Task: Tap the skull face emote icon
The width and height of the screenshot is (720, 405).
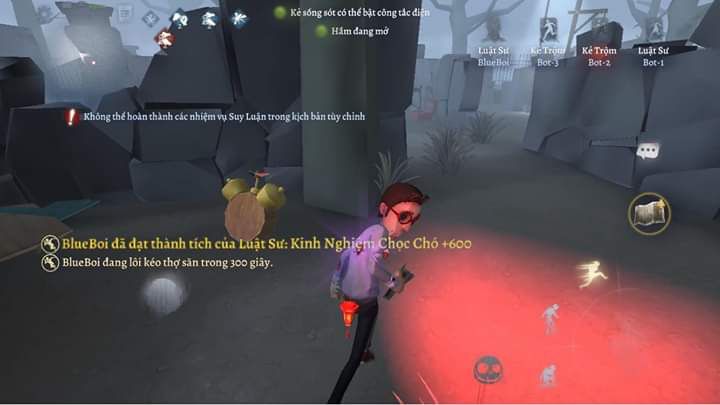Action: [487, 370]
